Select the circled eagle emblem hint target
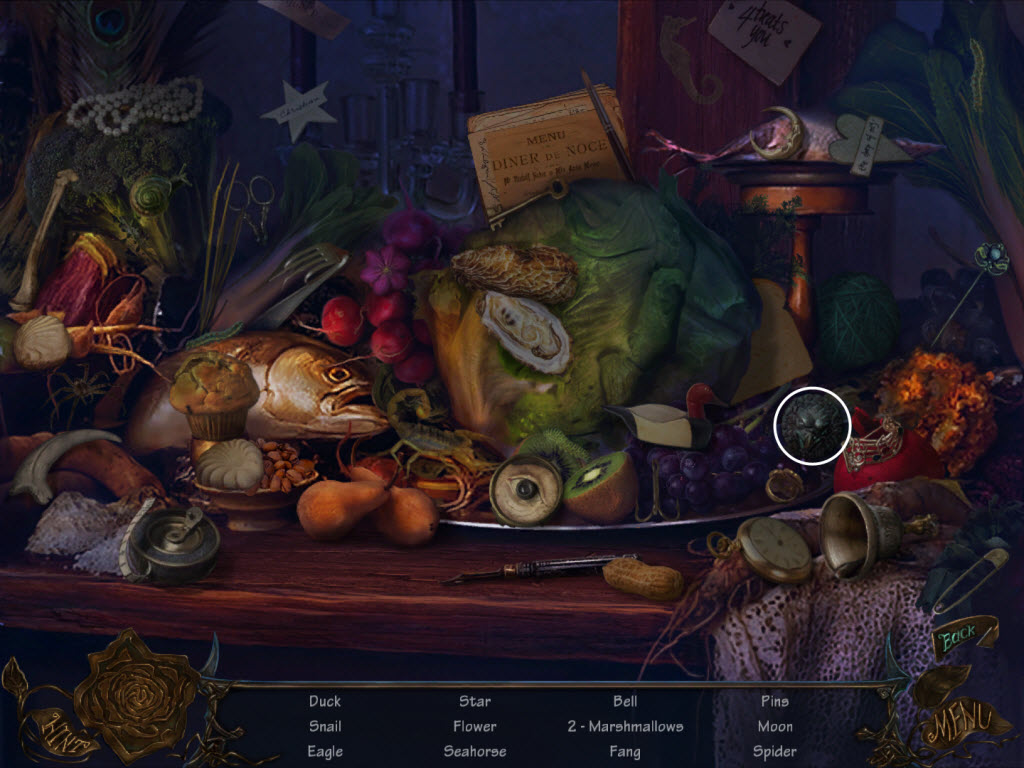 [812, 425]
